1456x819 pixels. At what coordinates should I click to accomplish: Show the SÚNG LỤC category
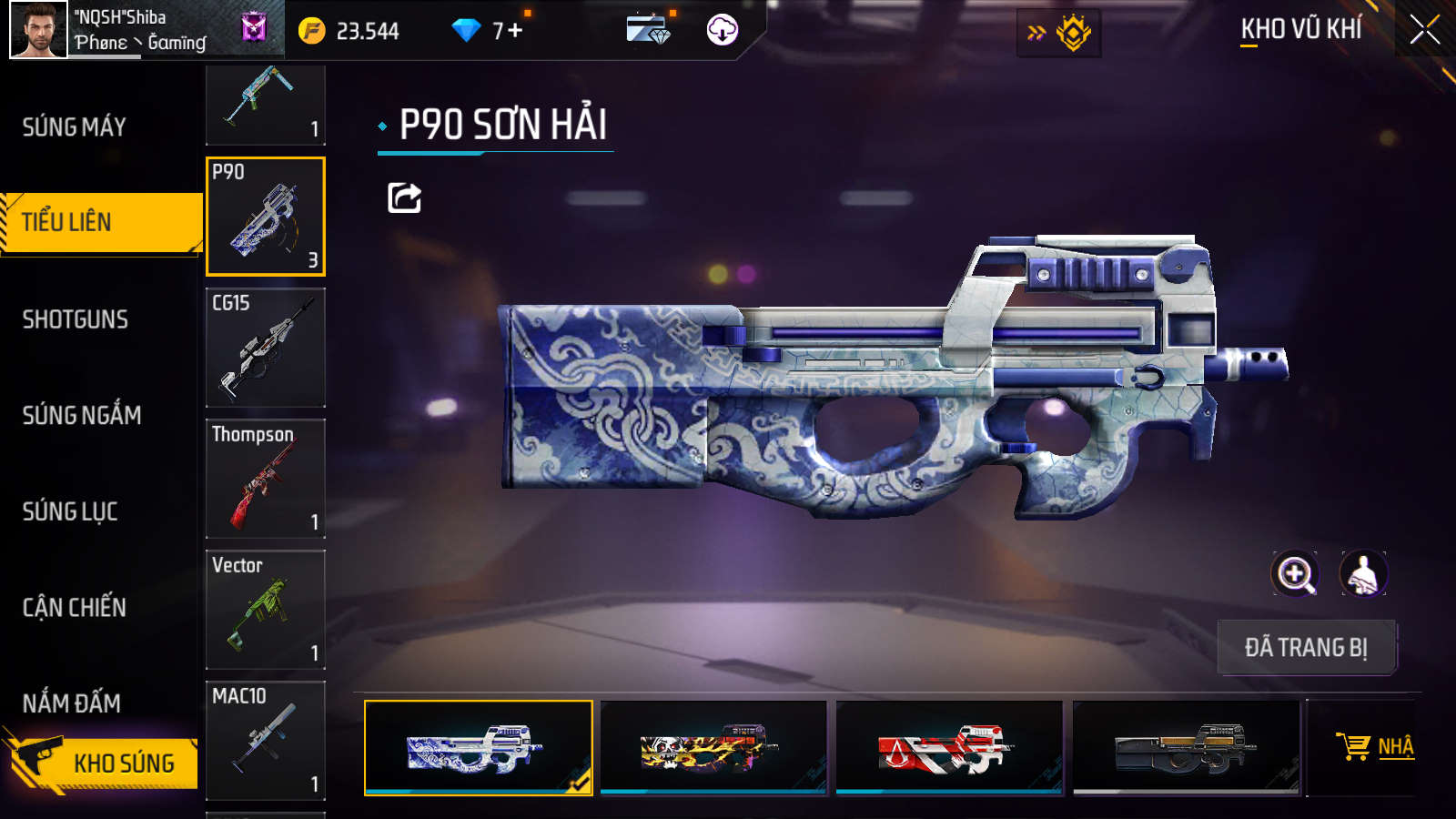coord(70,511)
